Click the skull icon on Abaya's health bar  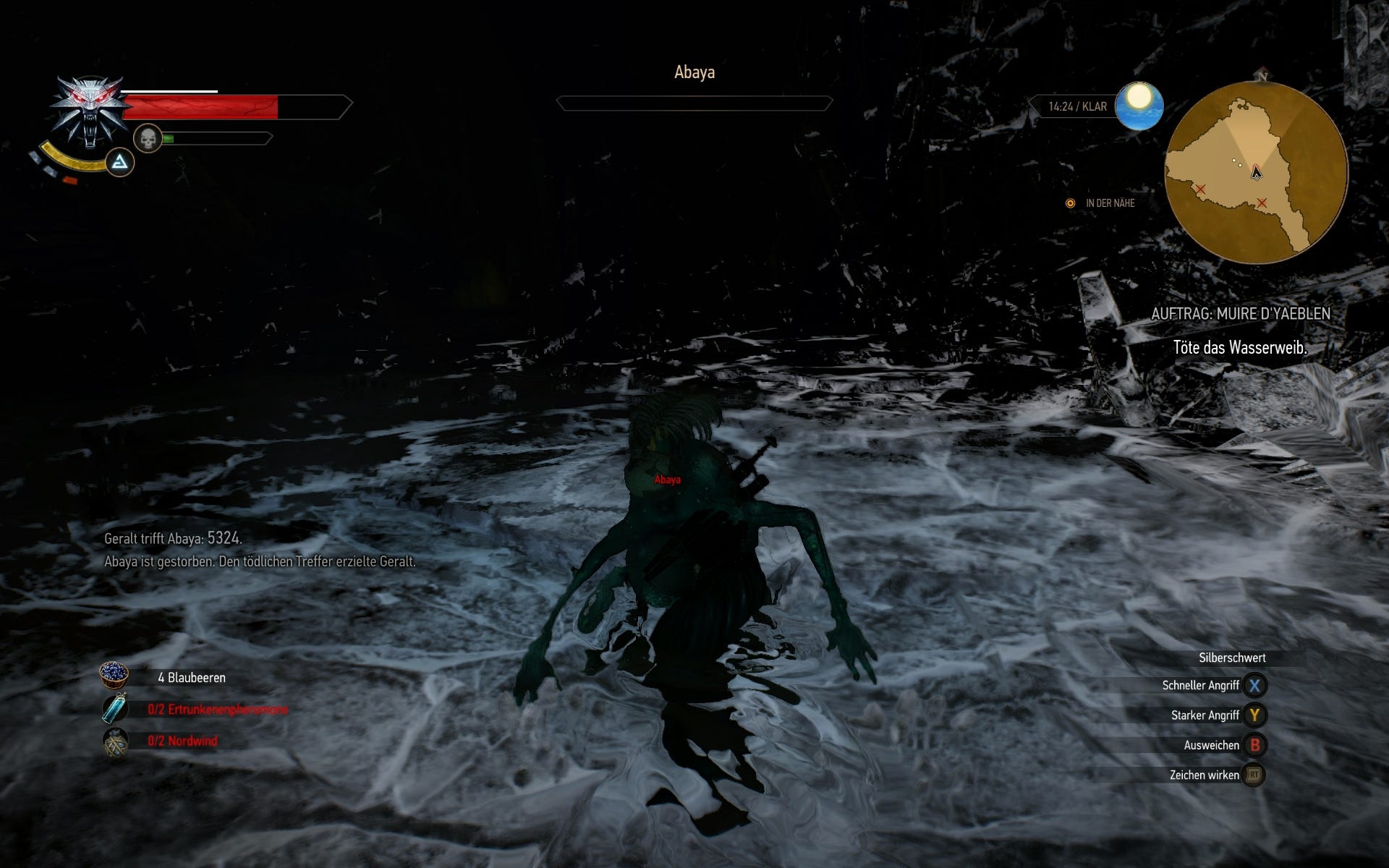tap(147, 137)
